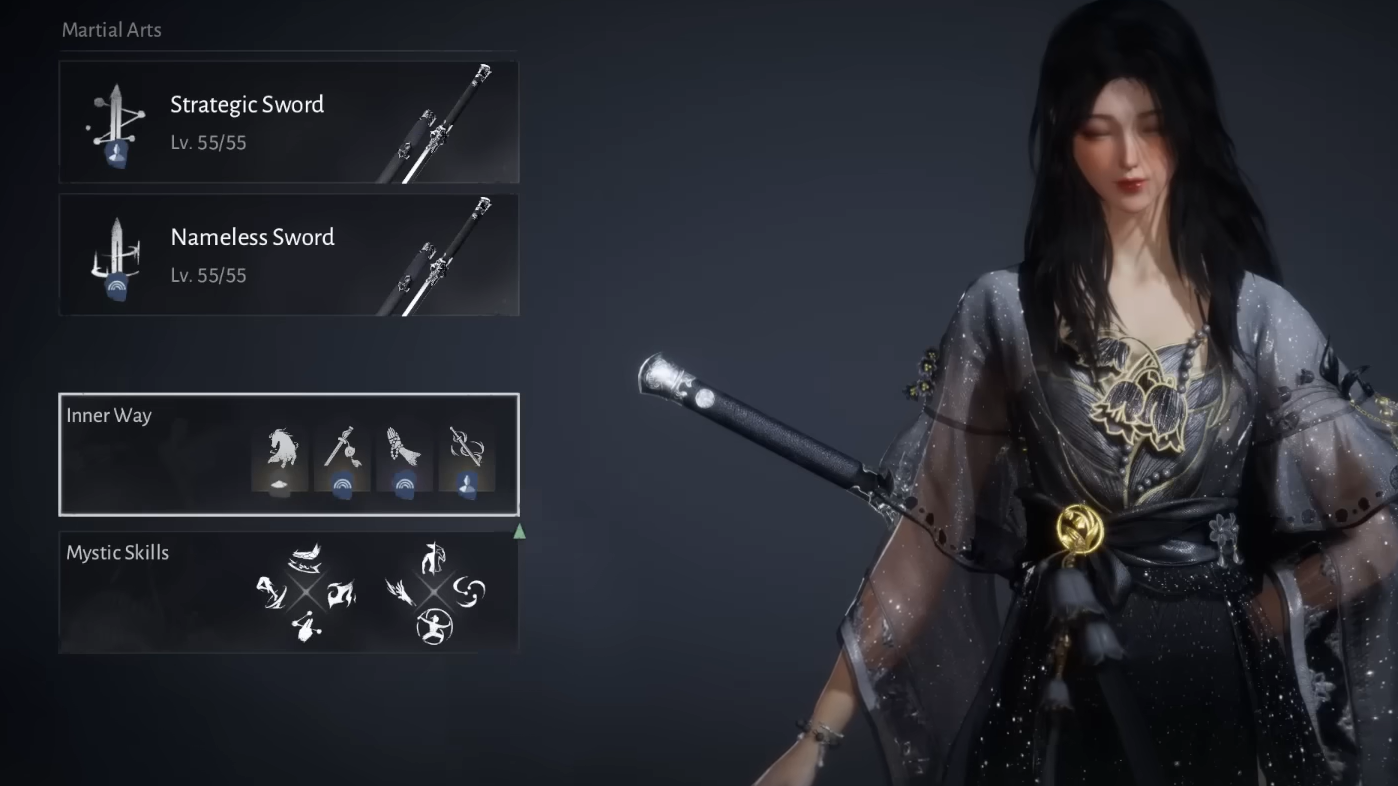Open the Mystic Skills panel
This screenshot has height=786, width=1398.
(x=118, y=553)
